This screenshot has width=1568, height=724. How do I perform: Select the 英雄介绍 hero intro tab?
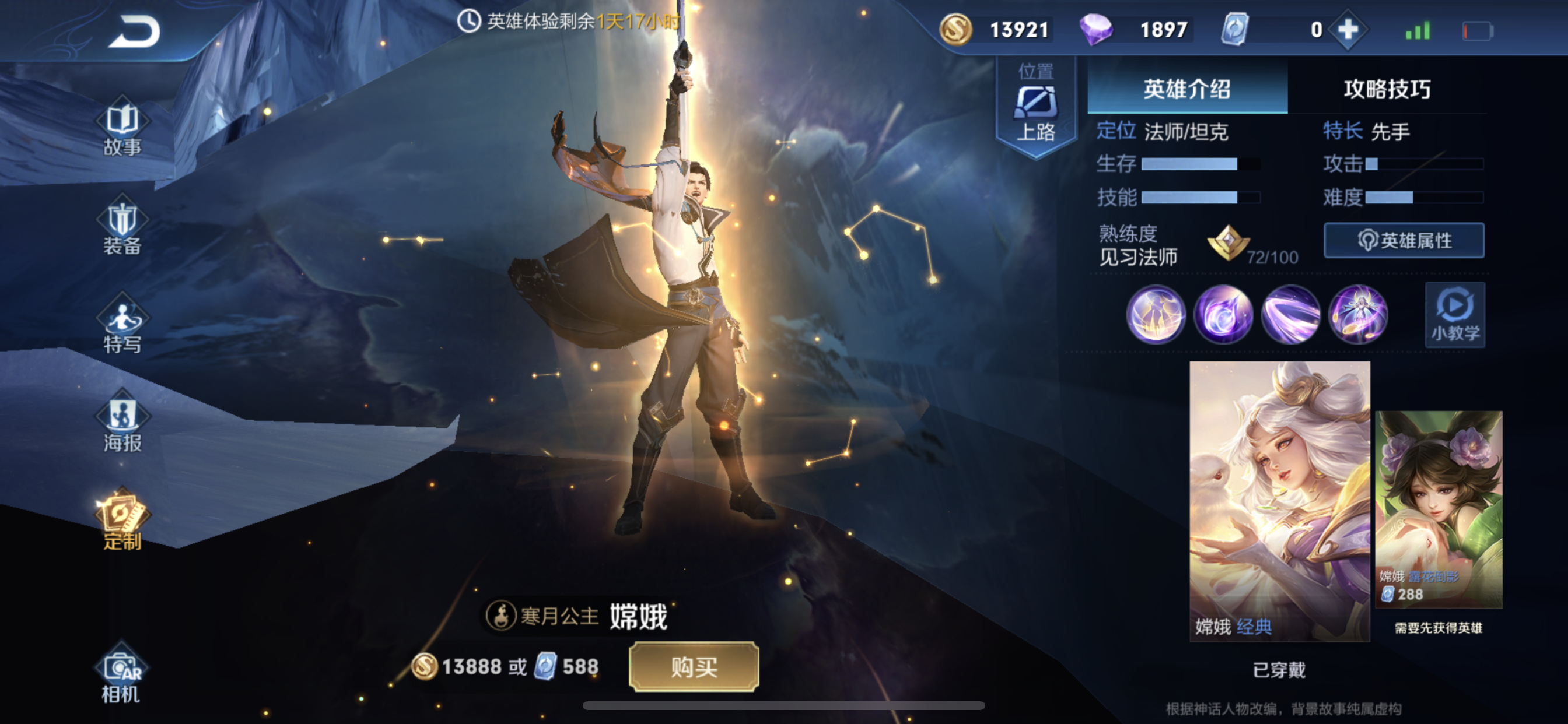pos(1186,89)
